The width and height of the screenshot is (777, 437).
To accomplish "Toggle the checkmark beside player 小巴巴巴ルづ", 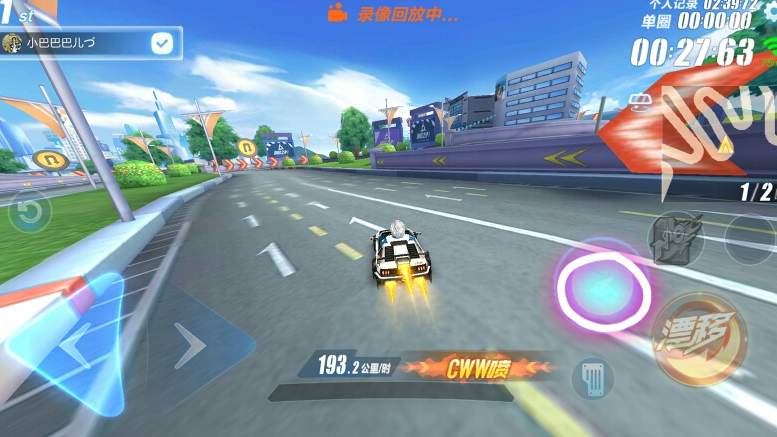I will point(161,43).
